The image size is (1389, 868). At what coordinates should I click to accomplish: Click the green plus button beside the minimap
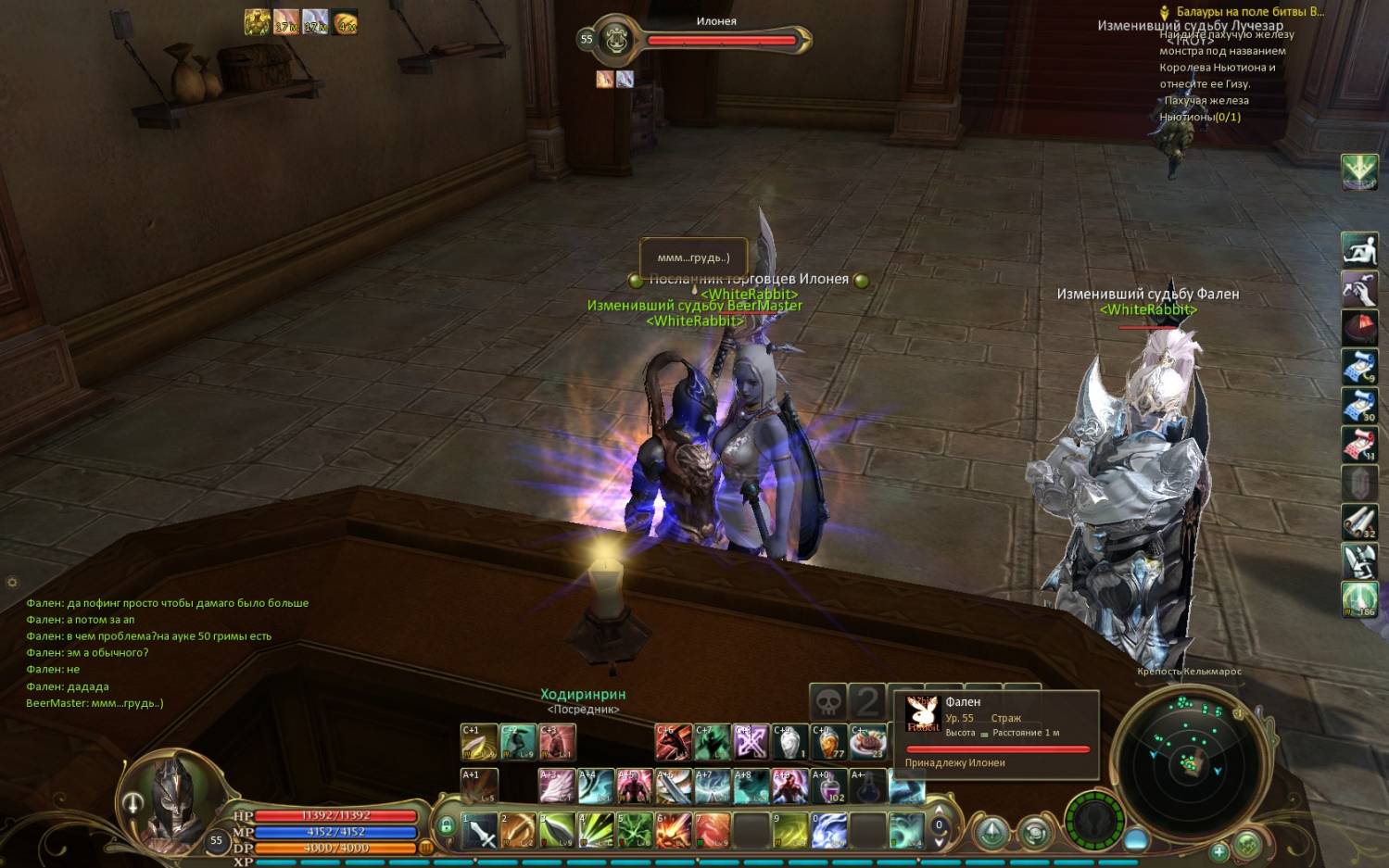point(1219,849)
